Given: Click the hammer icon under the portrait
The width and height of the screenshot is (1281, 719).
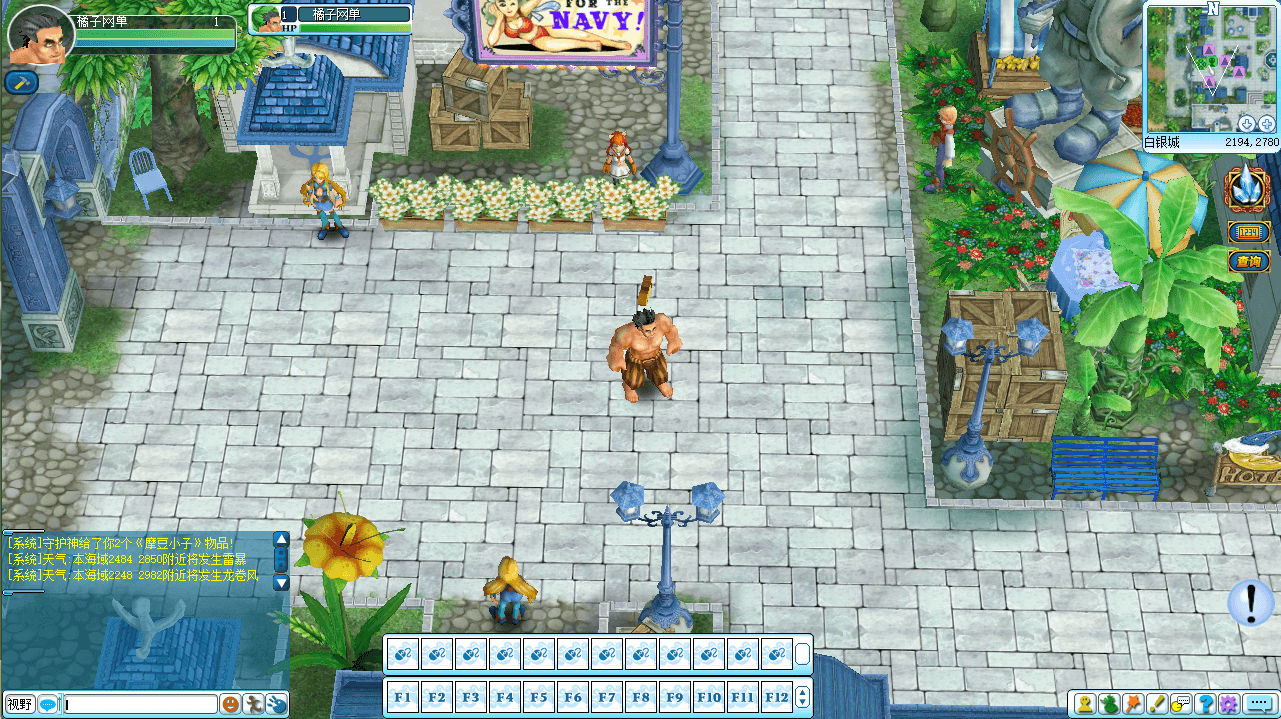Looking at the screenshot, I should point(21,83).
